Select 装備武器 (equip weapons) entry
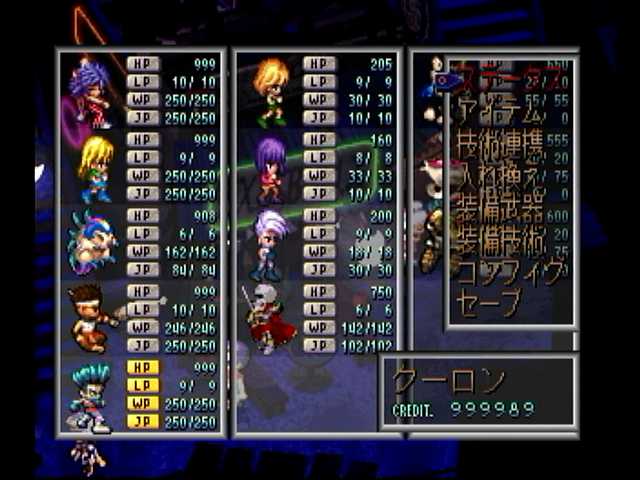Viewport: 640px width, 480px height. coord(500,211)
